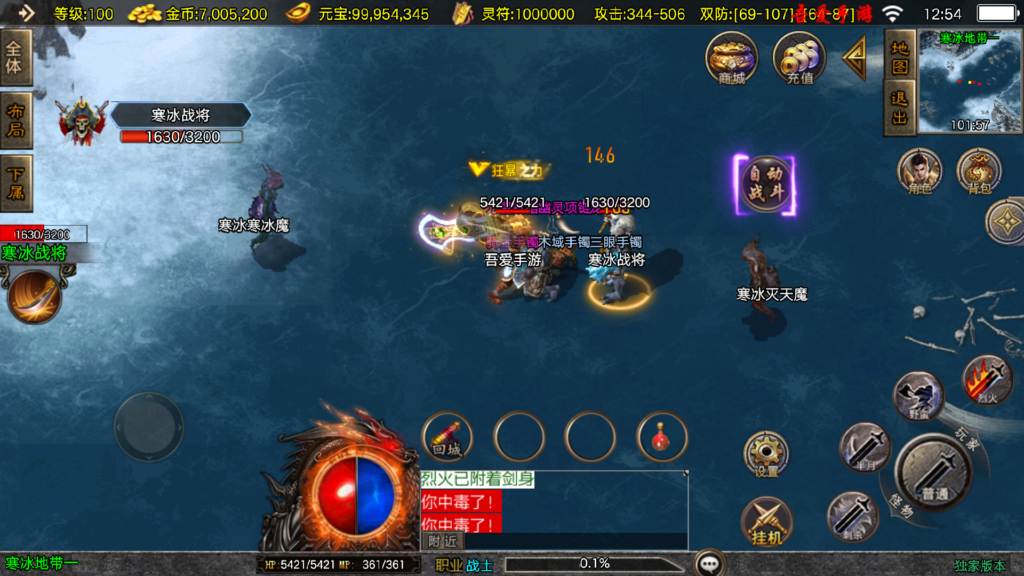Viewport: 1024px width, 576px height.
Task: Open the 商城 shop
Action: tap(731, 57)
